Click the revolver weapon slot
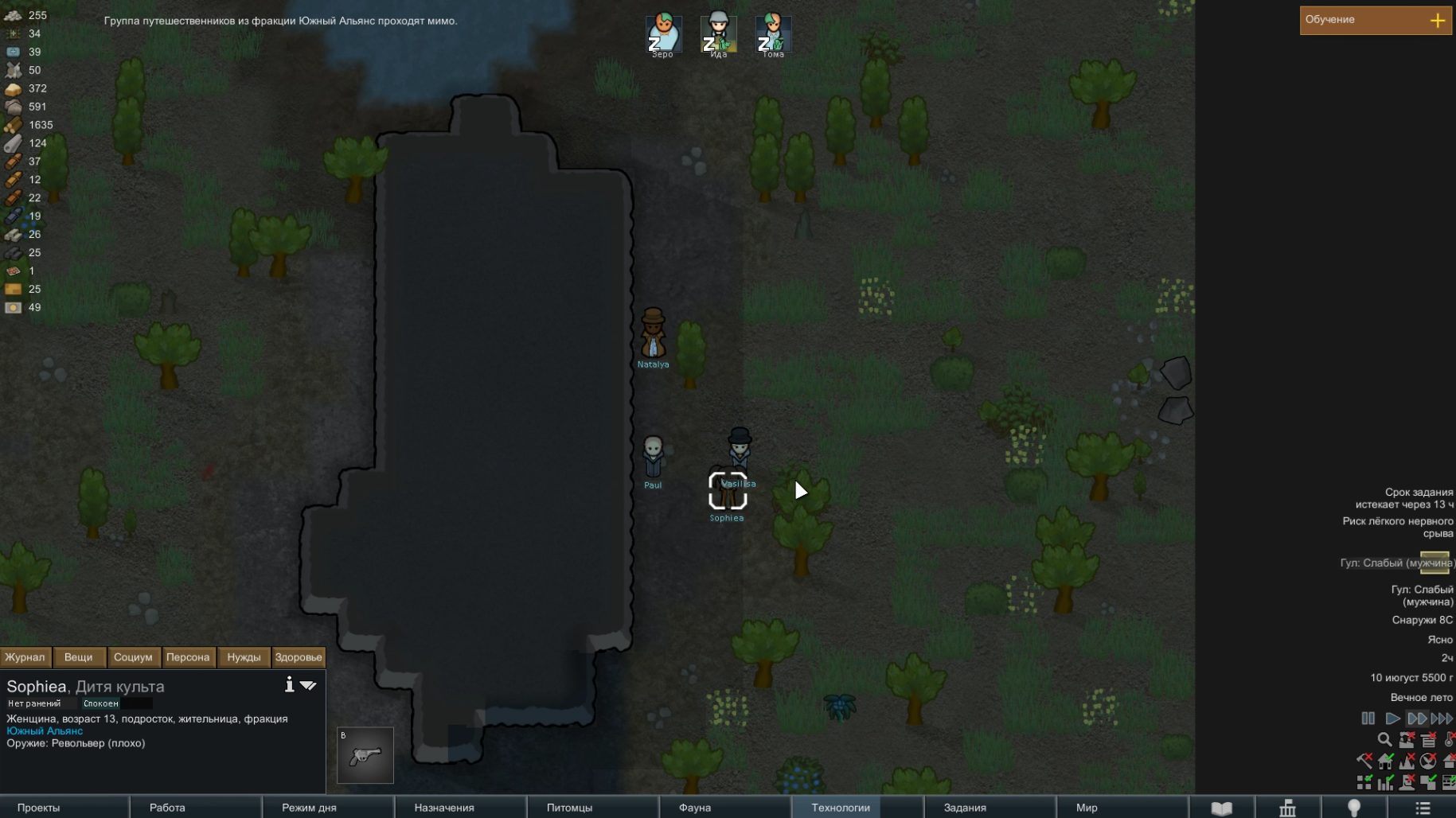This screenshot has width=1456, height=818. (x=365, y=755)
